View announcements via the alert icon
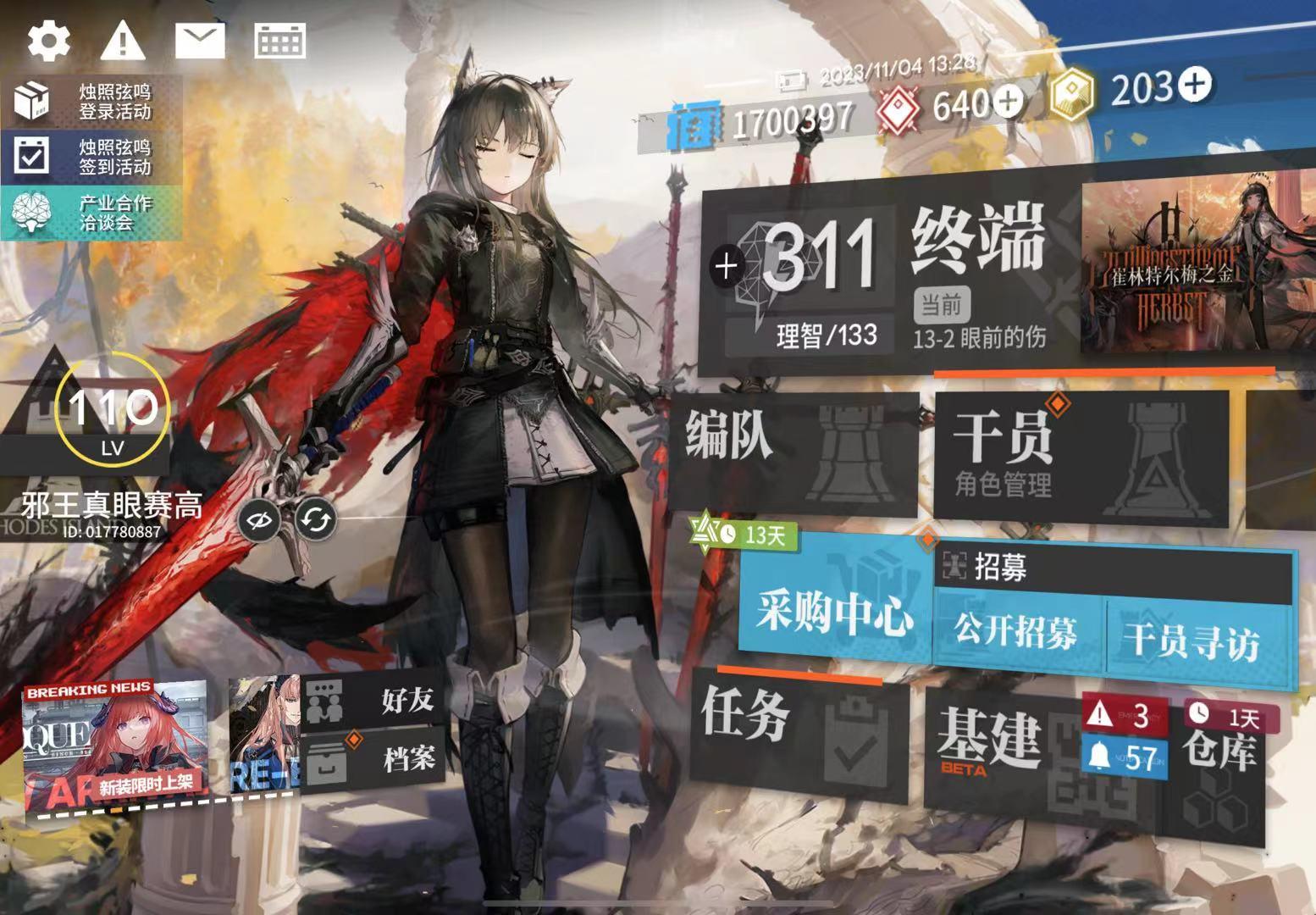This screenshot has width=1316, height=915. 122,39
